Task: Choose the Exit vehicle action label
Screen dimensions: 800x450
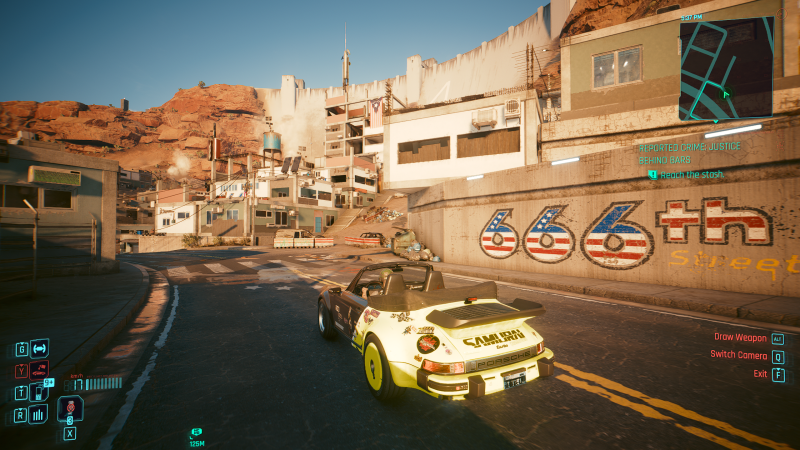Action: coord(760,374)
